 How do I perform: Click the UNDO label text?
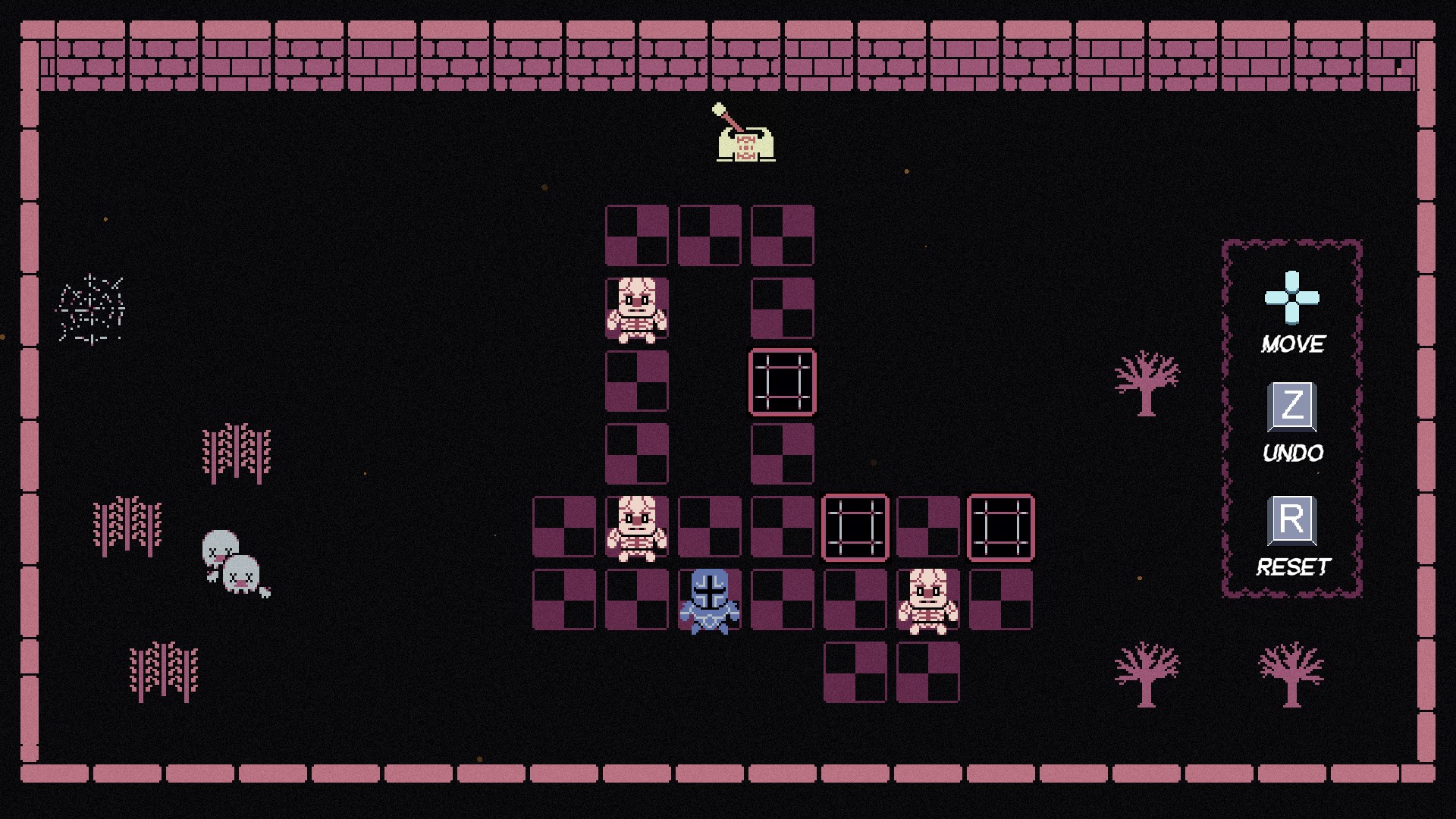click(1292, 453)
